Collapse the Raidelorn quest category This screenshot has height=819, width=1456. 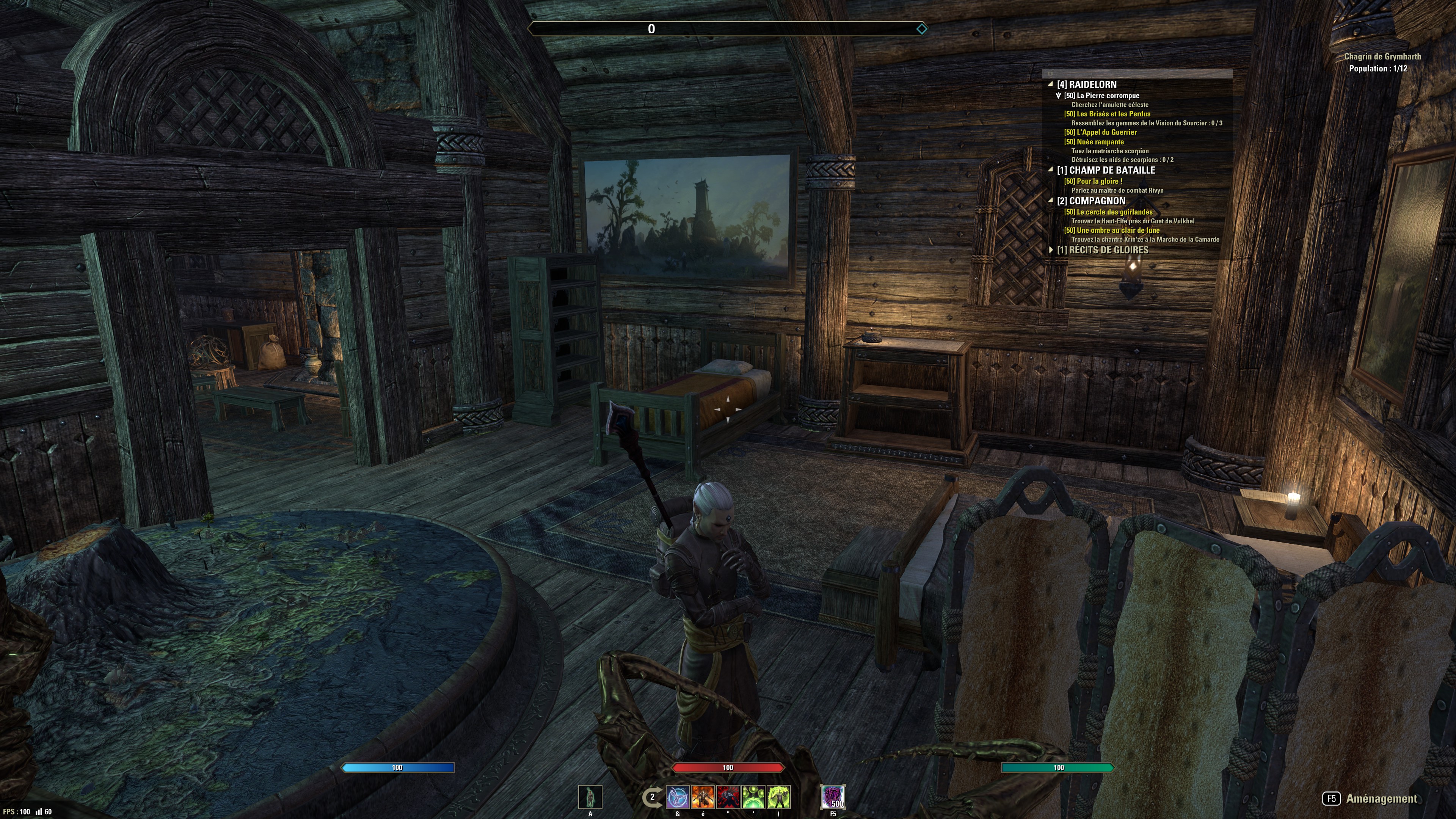1051,84
